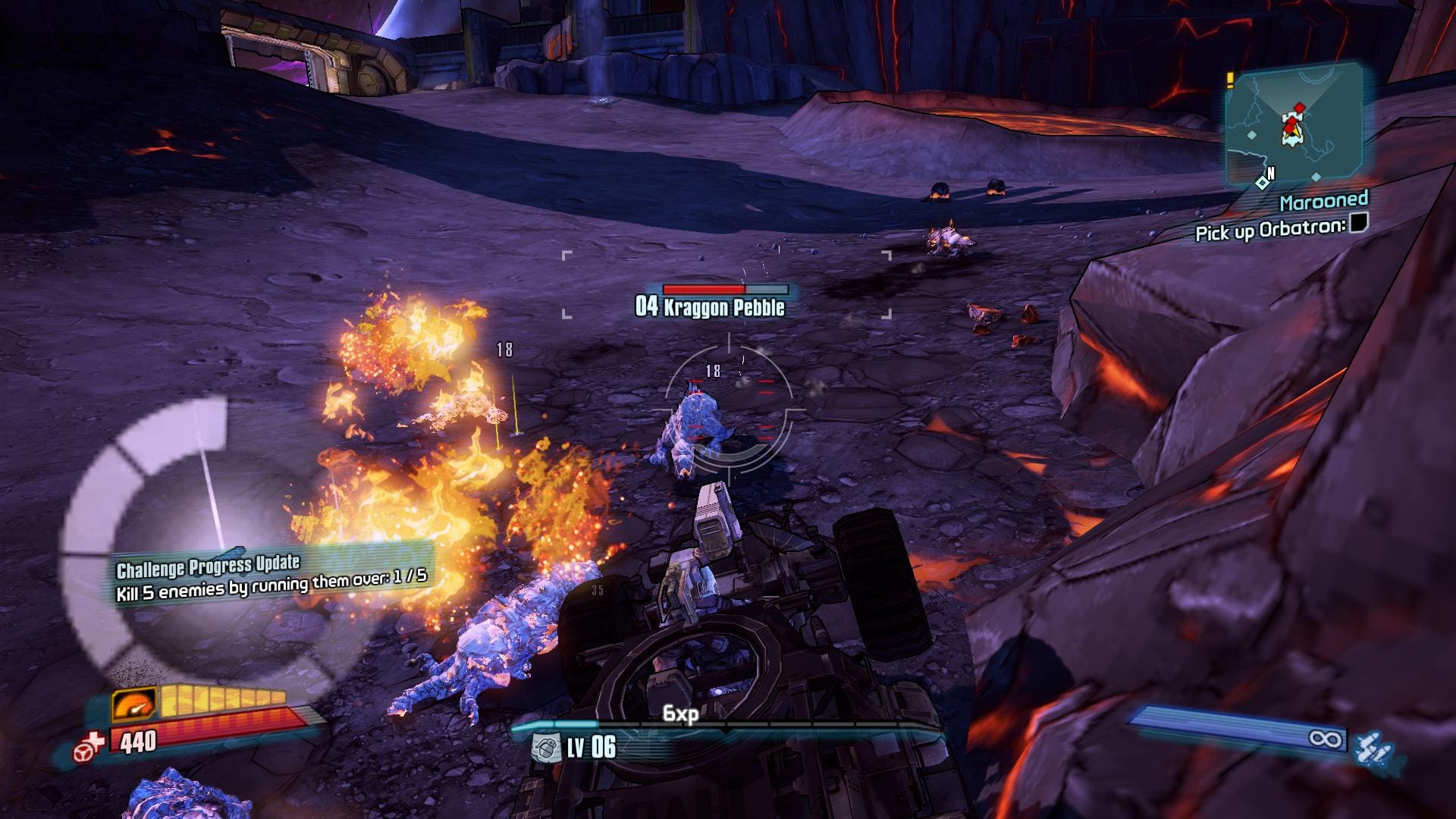Activate the vehicle boost speedometer icon
This screenshot has width=1456, height=819.
134,704
